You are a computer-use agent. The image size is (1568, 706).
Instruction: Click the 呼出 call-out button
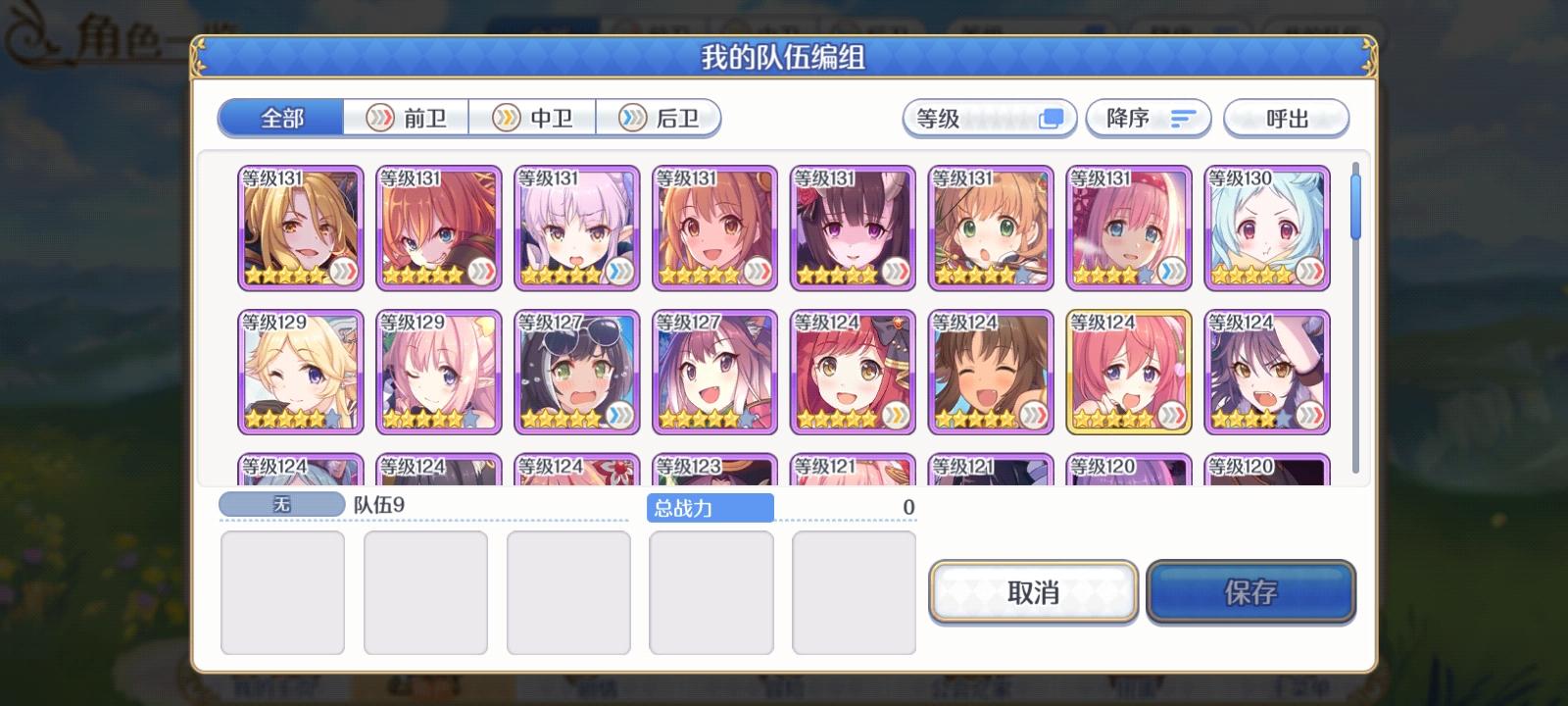click(1287, 118)
